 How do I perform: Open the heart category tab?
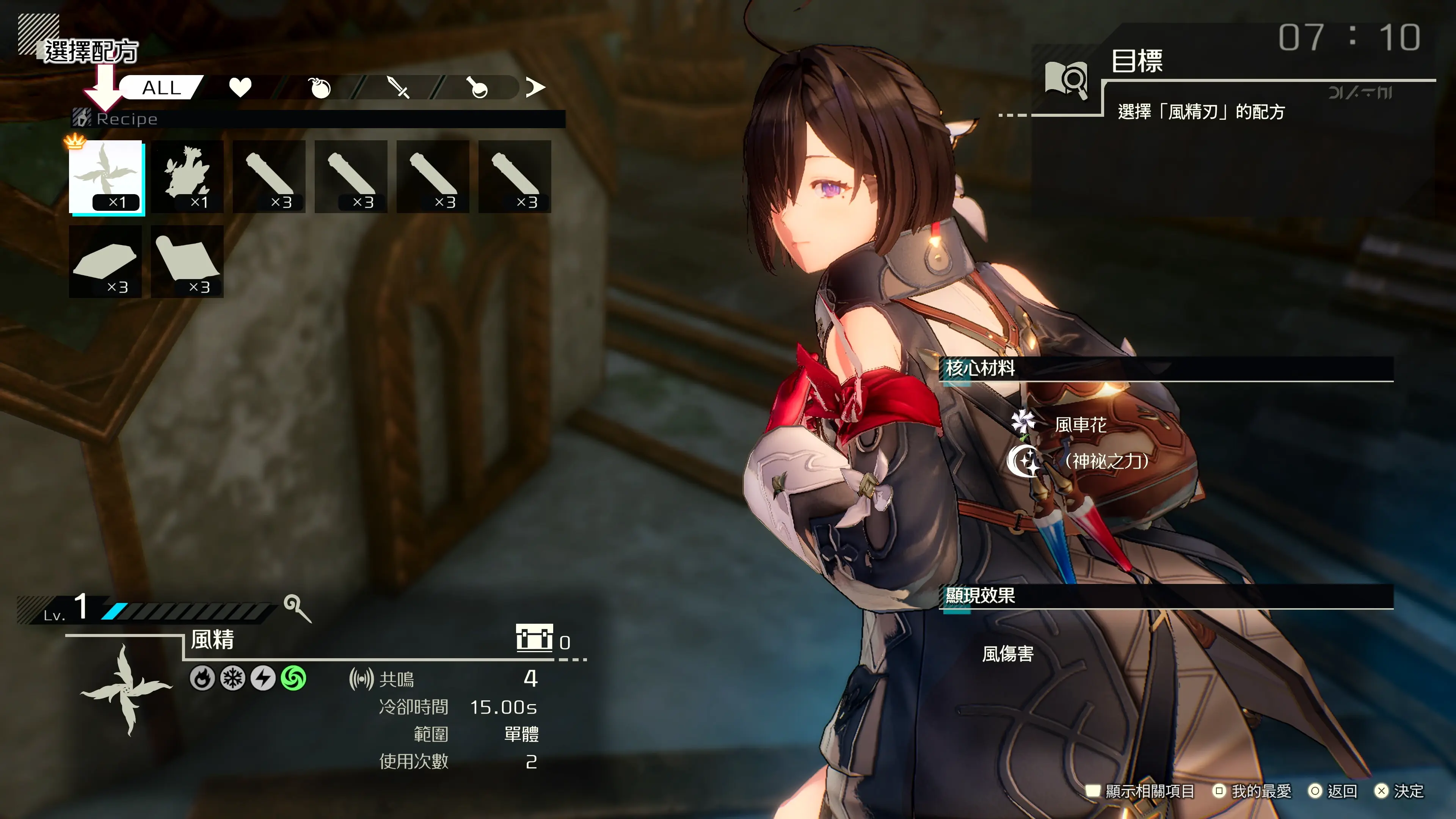tap(240, 88)
